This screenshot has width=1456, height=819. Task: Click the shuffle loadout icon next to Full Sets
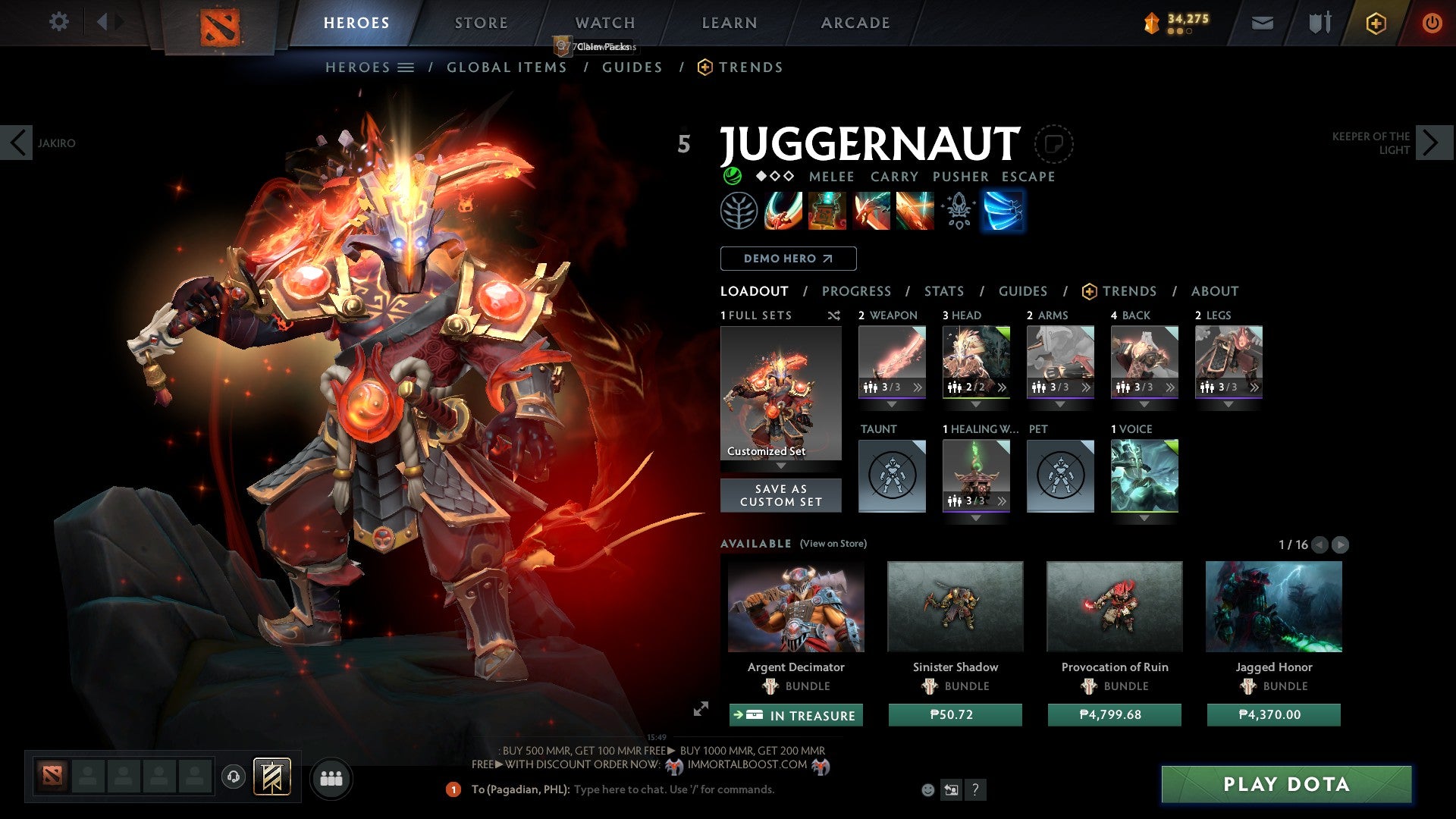point(834,315)
